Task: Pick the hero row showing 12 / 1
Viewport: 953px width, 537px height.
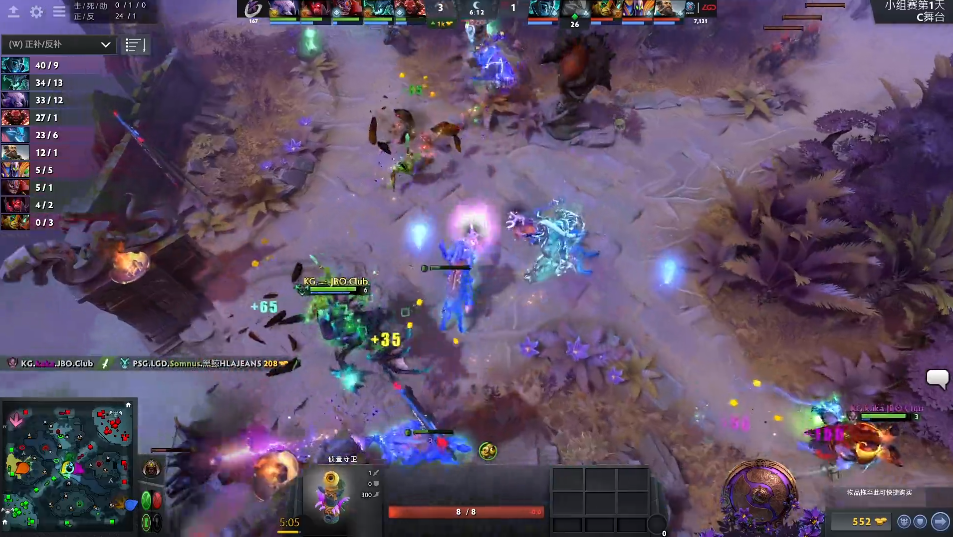Action: coord(32,153)
